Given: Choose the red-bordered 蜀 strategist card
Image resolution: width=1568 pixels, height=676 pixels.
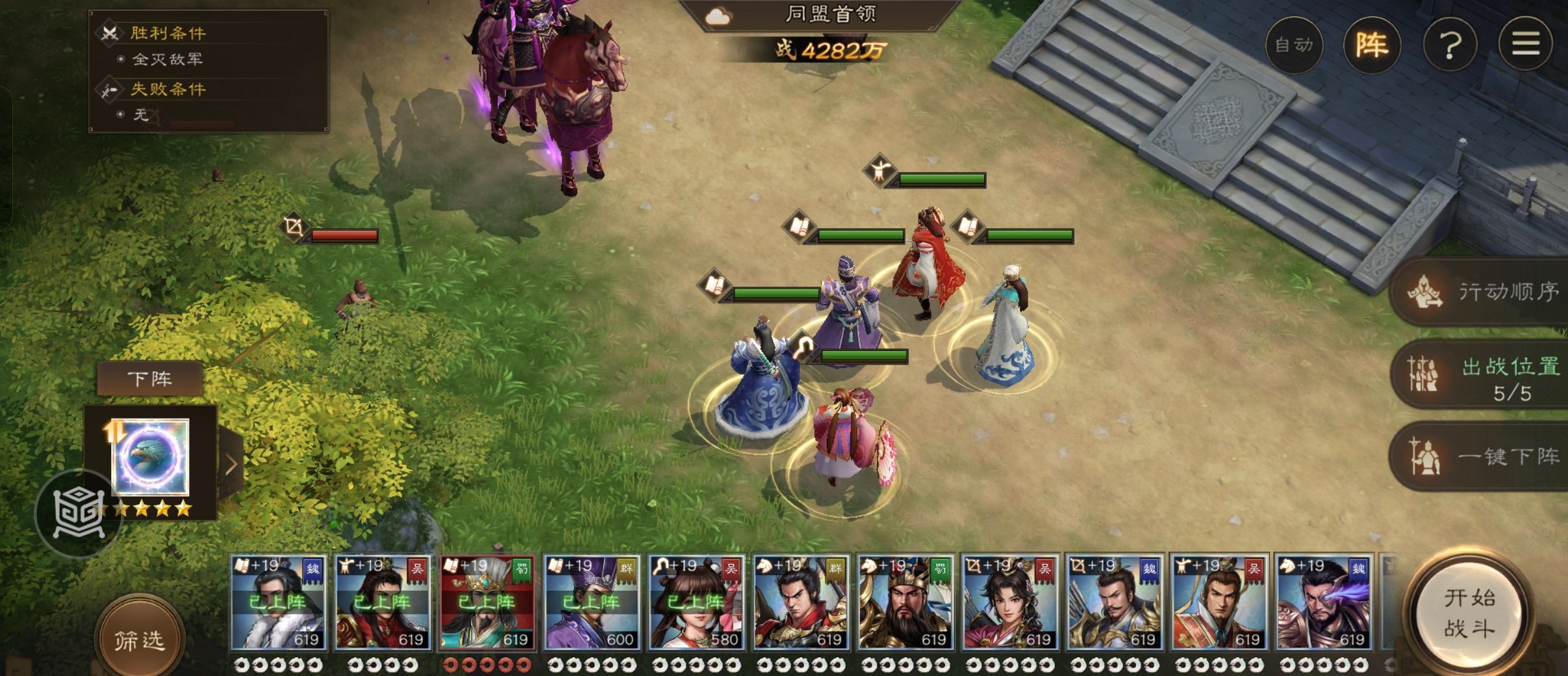Looking at the screenshot, I should pos(487,603).
